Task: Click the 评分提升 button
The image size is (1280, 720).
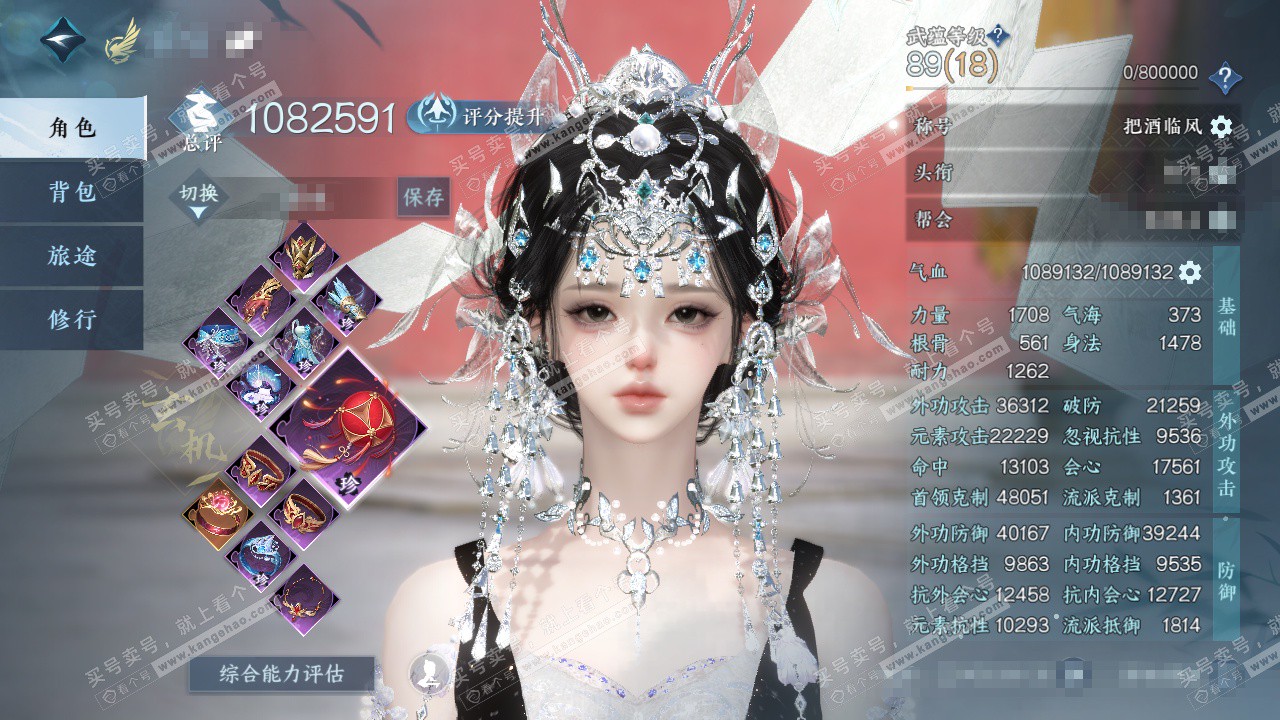Action: click(x=478, y=115)
